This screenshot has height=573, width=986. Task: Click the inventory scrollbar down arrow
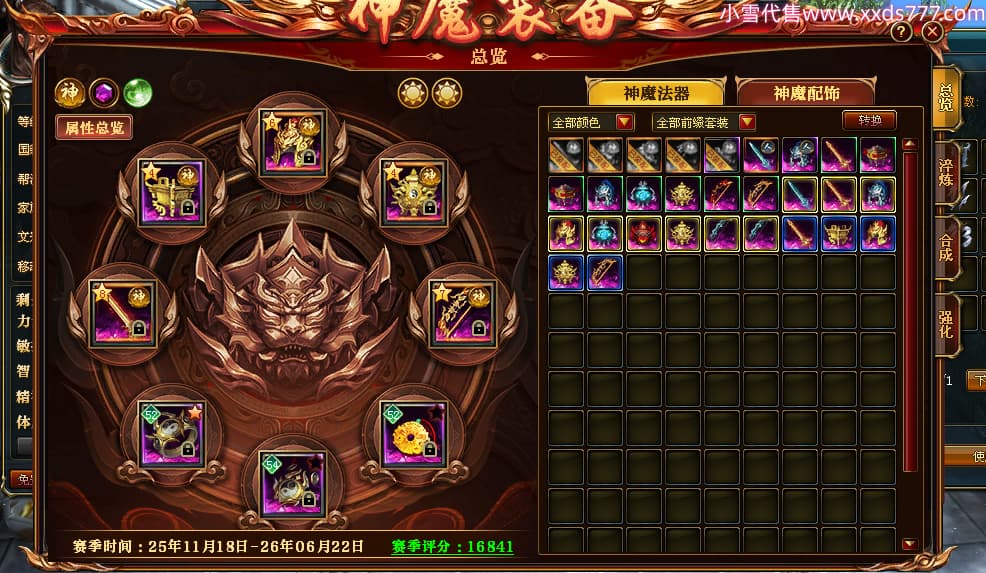(x=909, y=544)
